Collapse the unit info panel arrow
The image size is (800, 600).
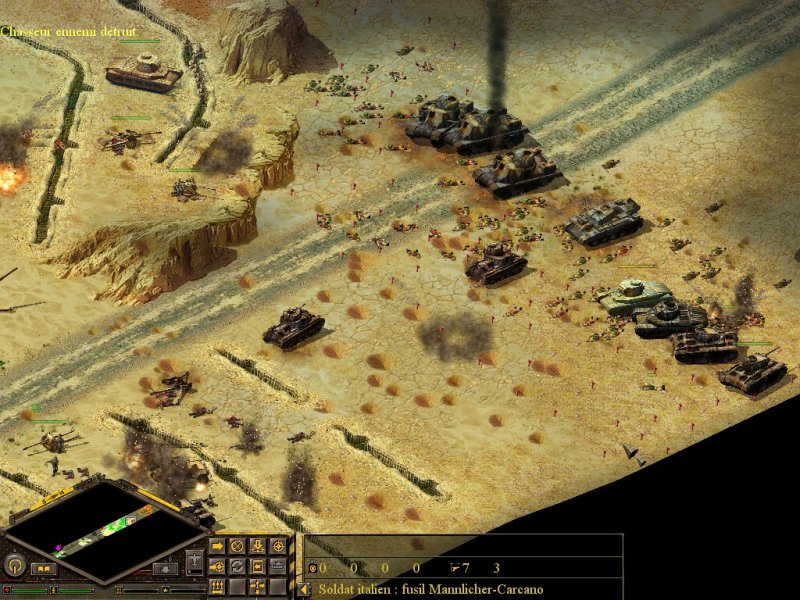(305, 590)
